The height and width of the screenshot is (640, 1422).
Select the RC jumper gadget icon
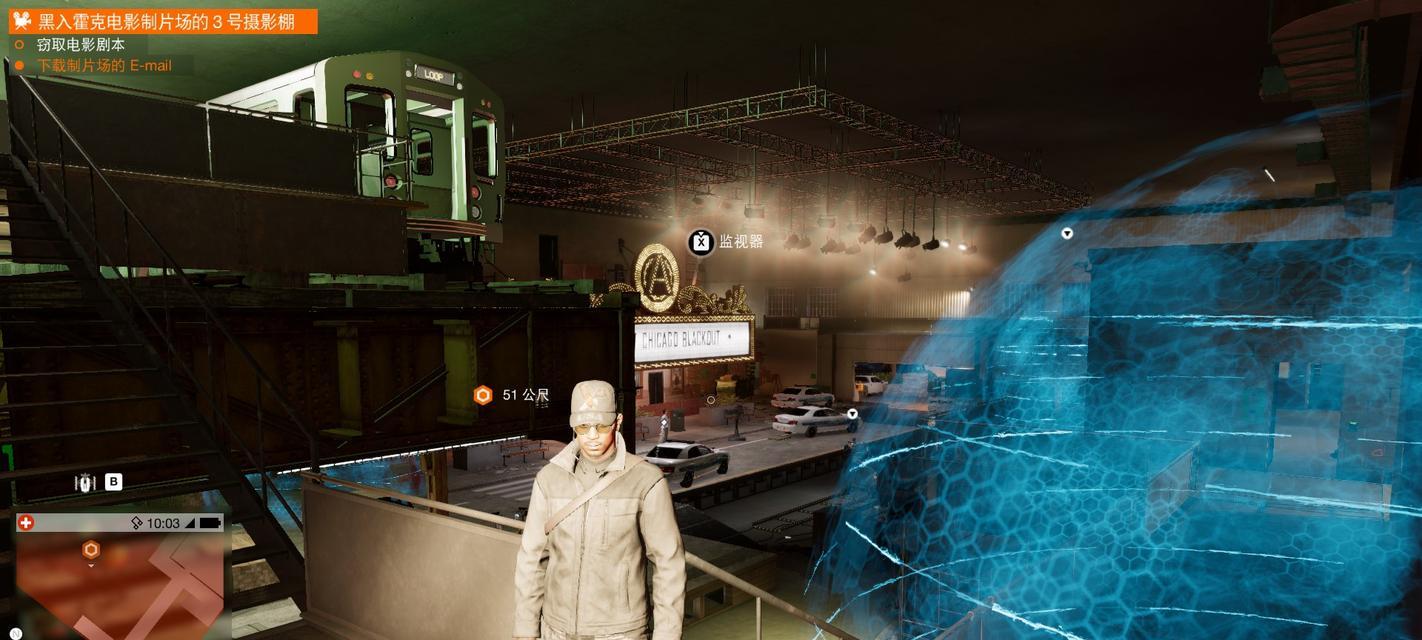86,483
